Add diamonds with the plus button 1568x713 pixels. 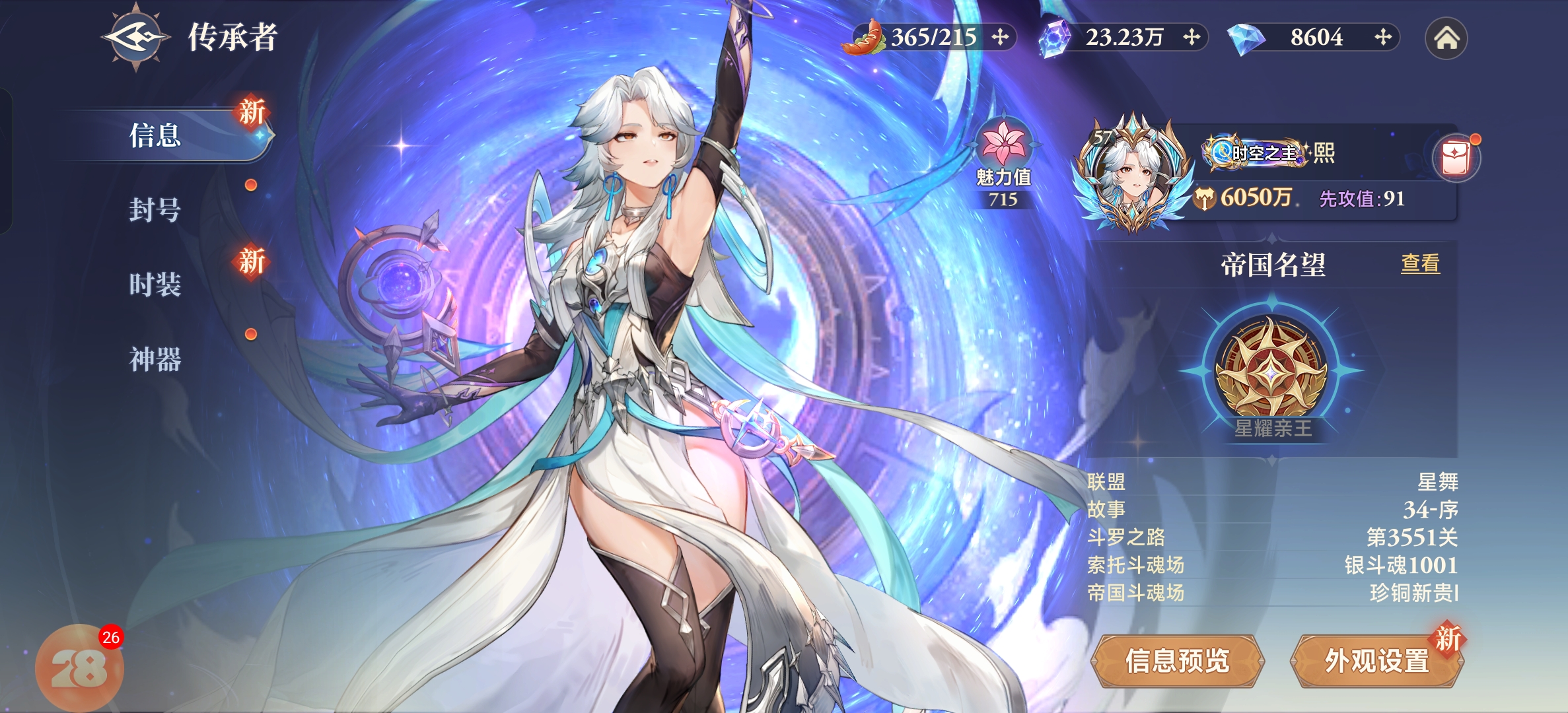tap(1383, 37)
